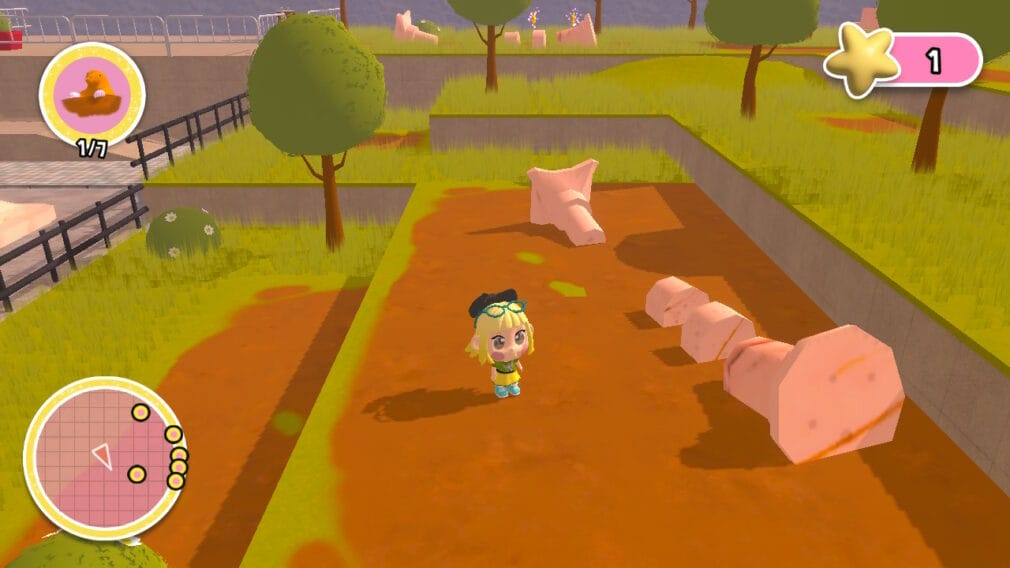The width and height of the screenshot is (1010, 568).
Task: Open the circular pink minimap
Action: [103, 458]
